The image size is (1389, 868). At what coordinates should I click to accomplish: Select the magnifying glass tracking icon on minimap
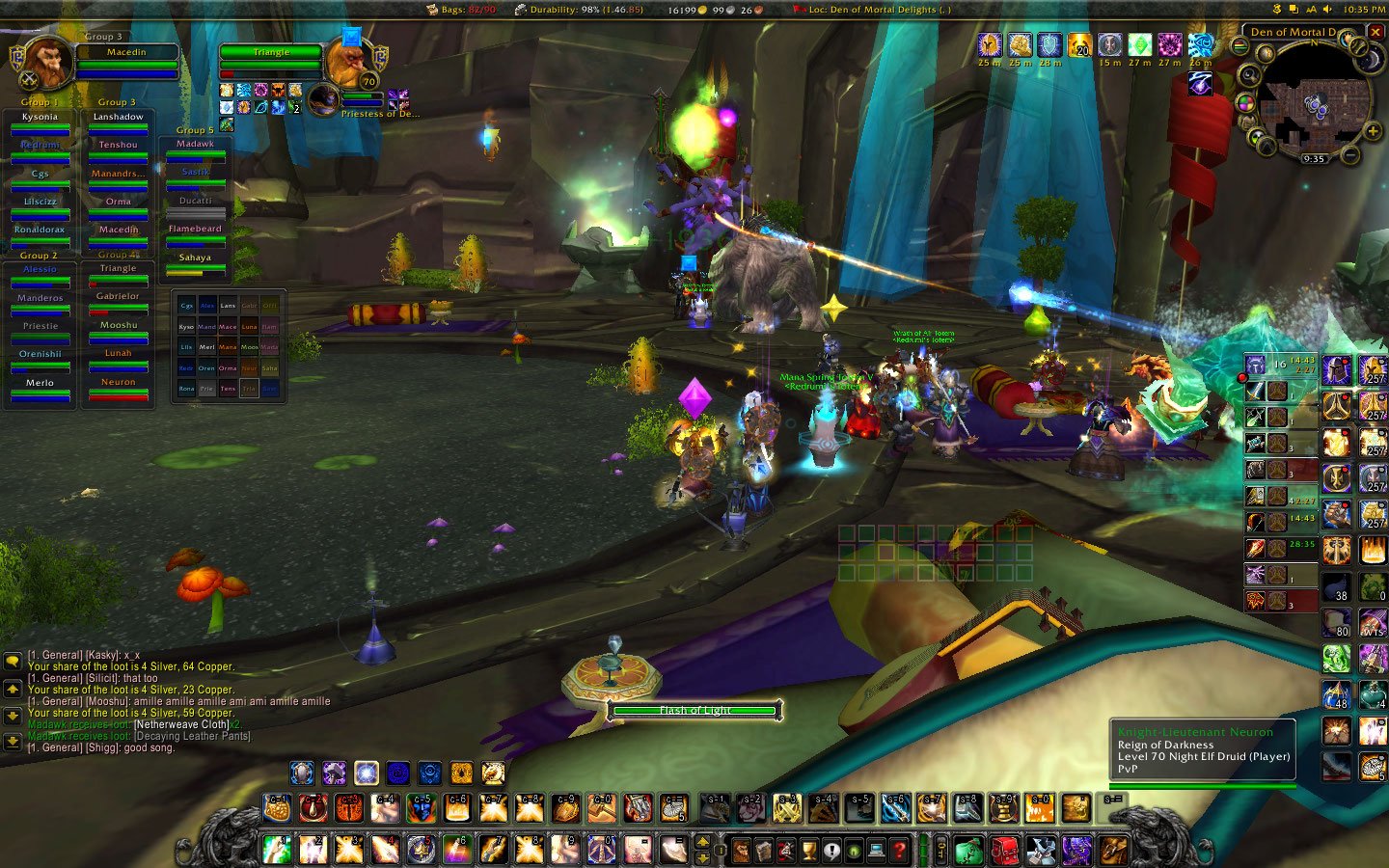click(1247, 74)
